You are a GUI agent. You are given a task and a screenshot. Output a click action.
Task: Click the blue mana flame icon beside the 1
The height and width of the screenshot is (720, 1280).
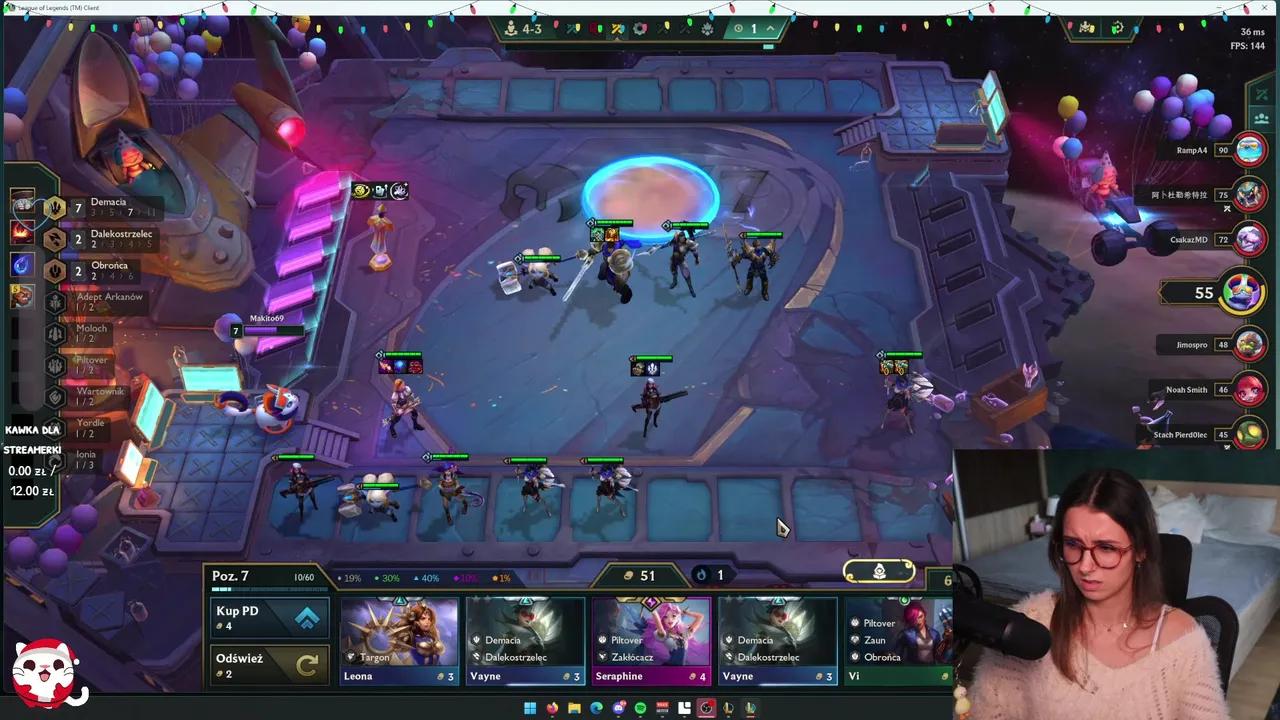[x=701, y=575]
